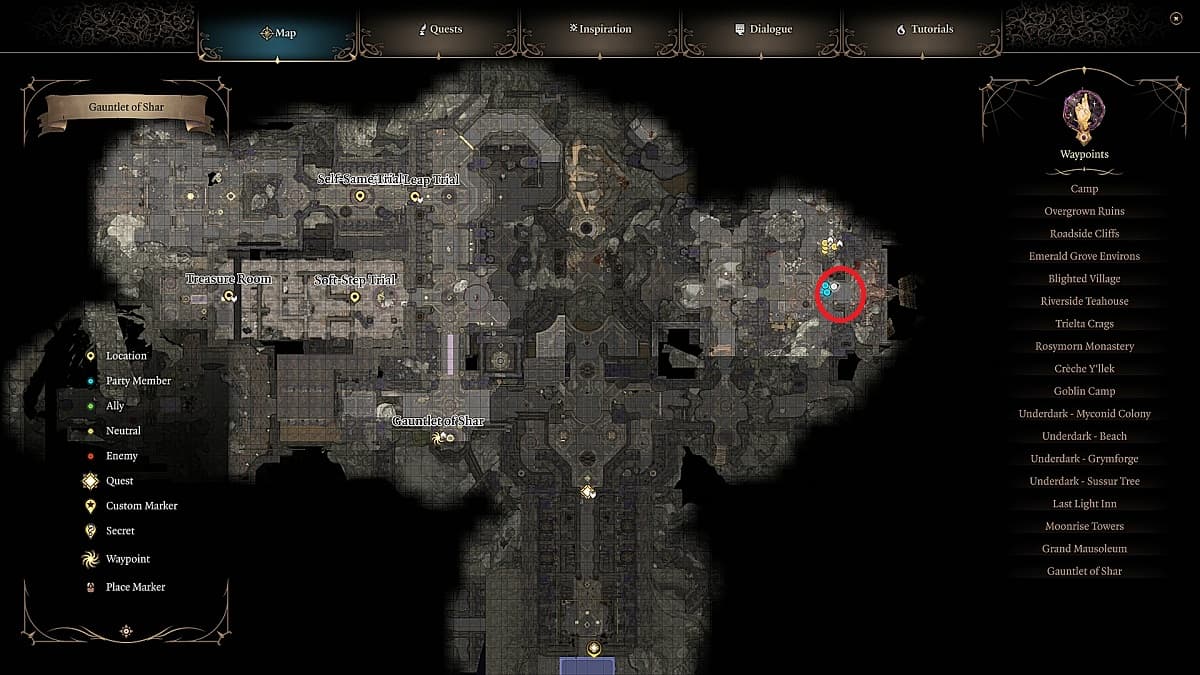Pick the Blighted Village waypoint
The image size is (1200, 675).
(1084, 279)
